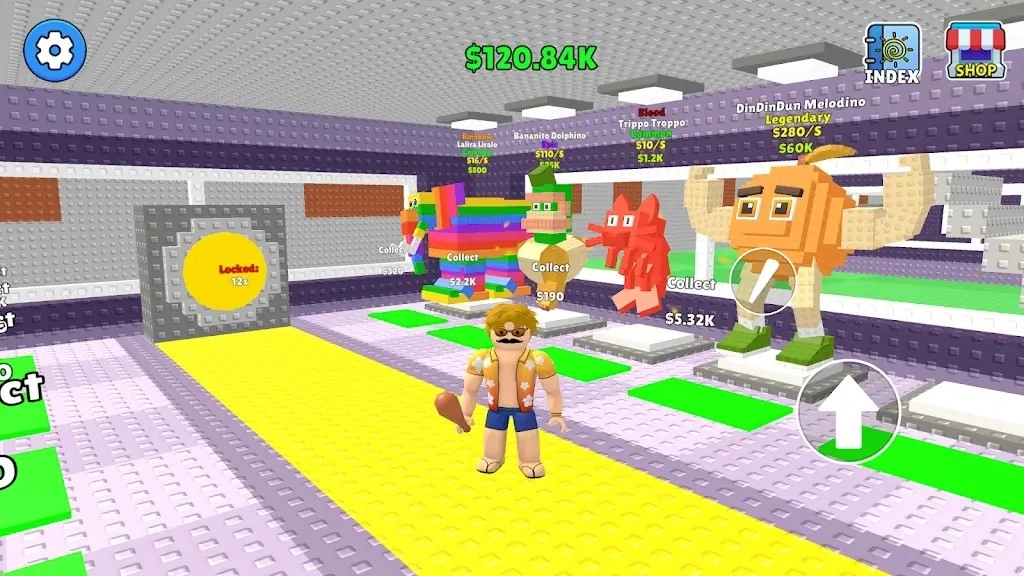Tap the jump arrow button
The height and width of the screenshot is (576, 1024).
[849, 410]
